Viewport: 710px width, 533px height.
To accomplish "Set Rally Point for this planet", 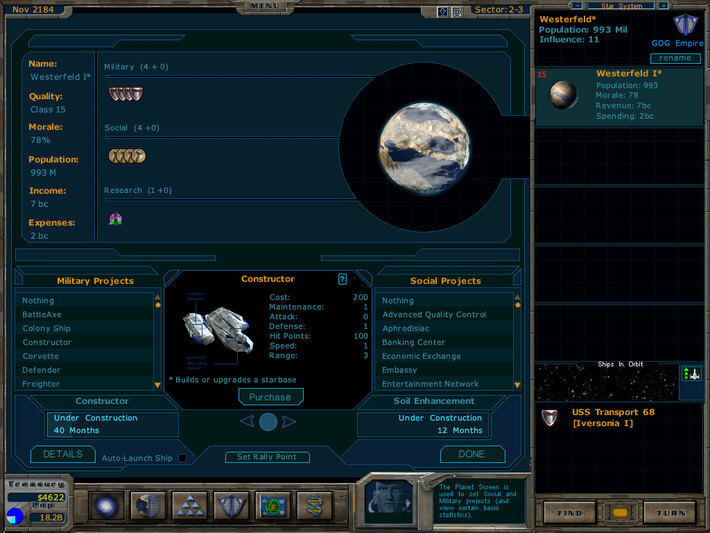I will coord(267,457).
